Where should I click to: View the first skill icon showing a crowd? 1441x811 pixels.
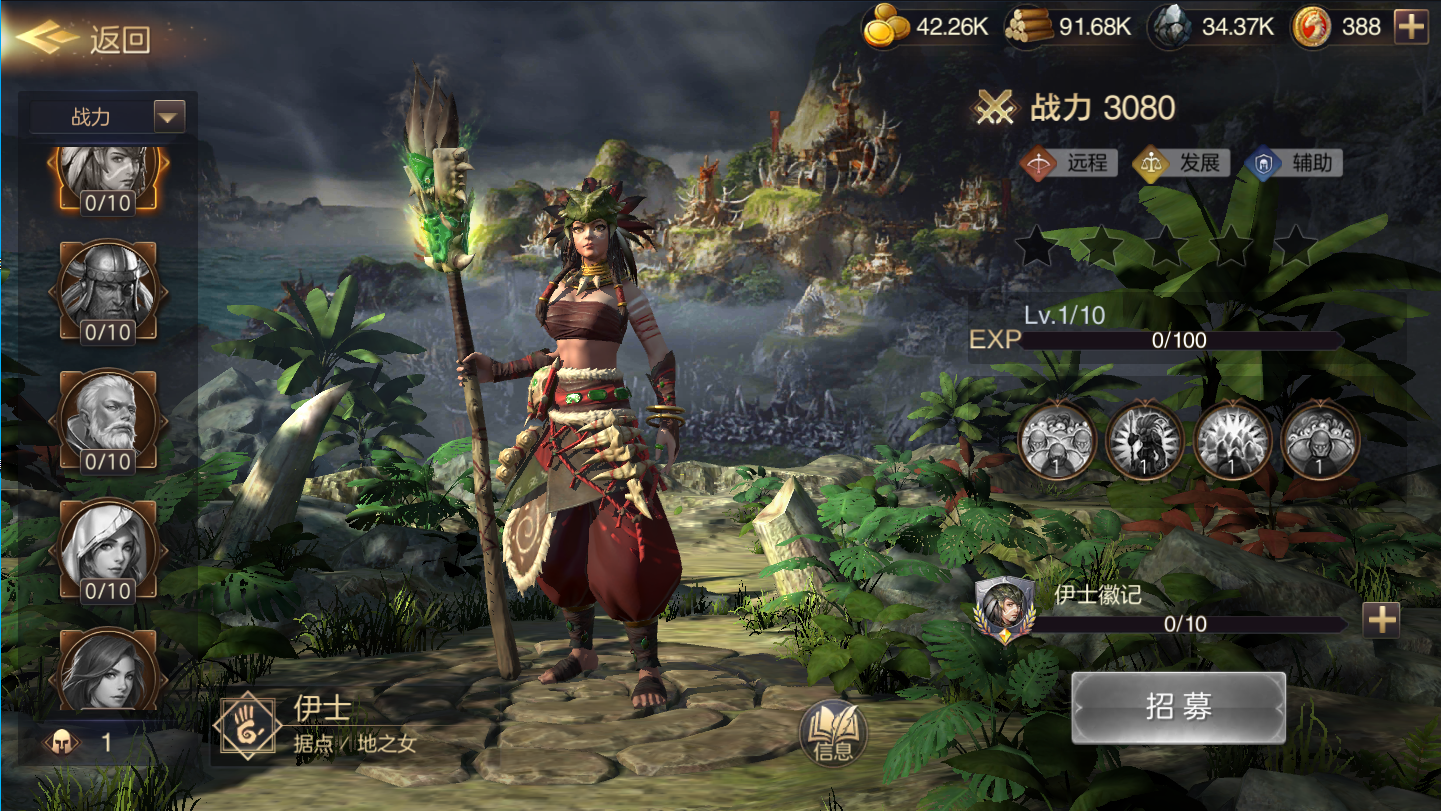[1057, 440]
